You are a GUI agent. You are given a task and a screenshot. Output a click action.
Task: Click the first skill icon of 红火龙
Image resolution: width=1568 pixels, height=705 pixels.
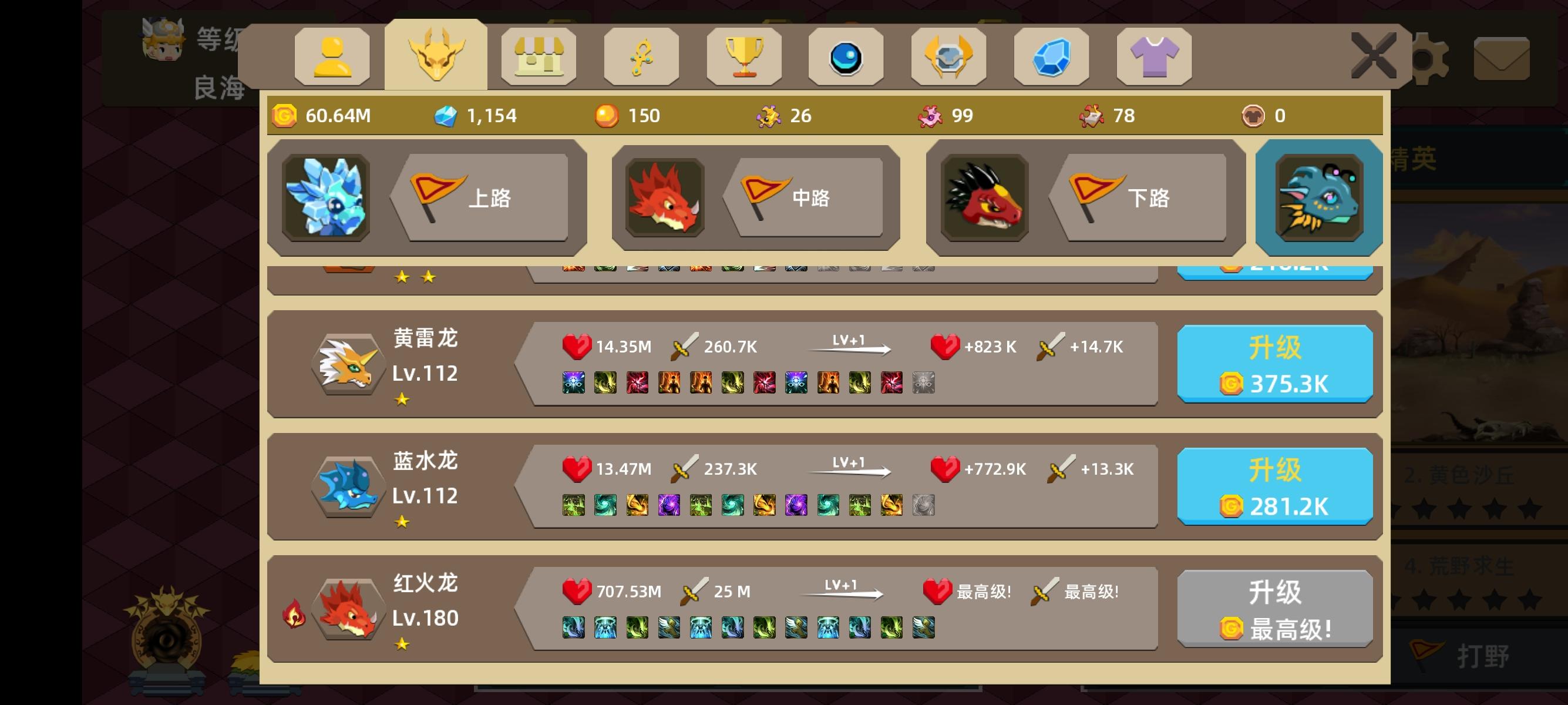tap(573, 629)
